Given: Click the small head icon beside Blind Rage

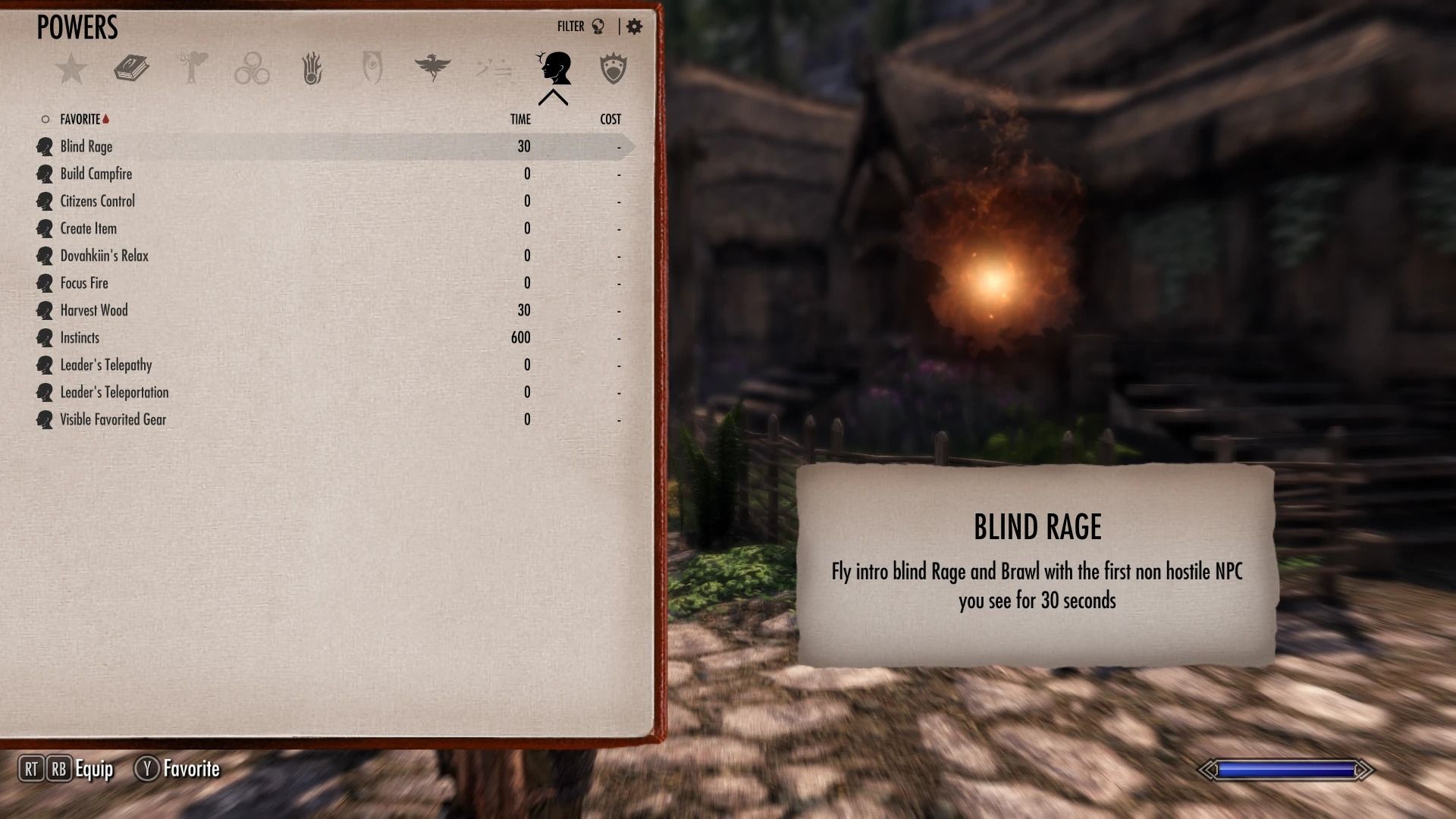Looking at the screenshot, I should 44,146.
